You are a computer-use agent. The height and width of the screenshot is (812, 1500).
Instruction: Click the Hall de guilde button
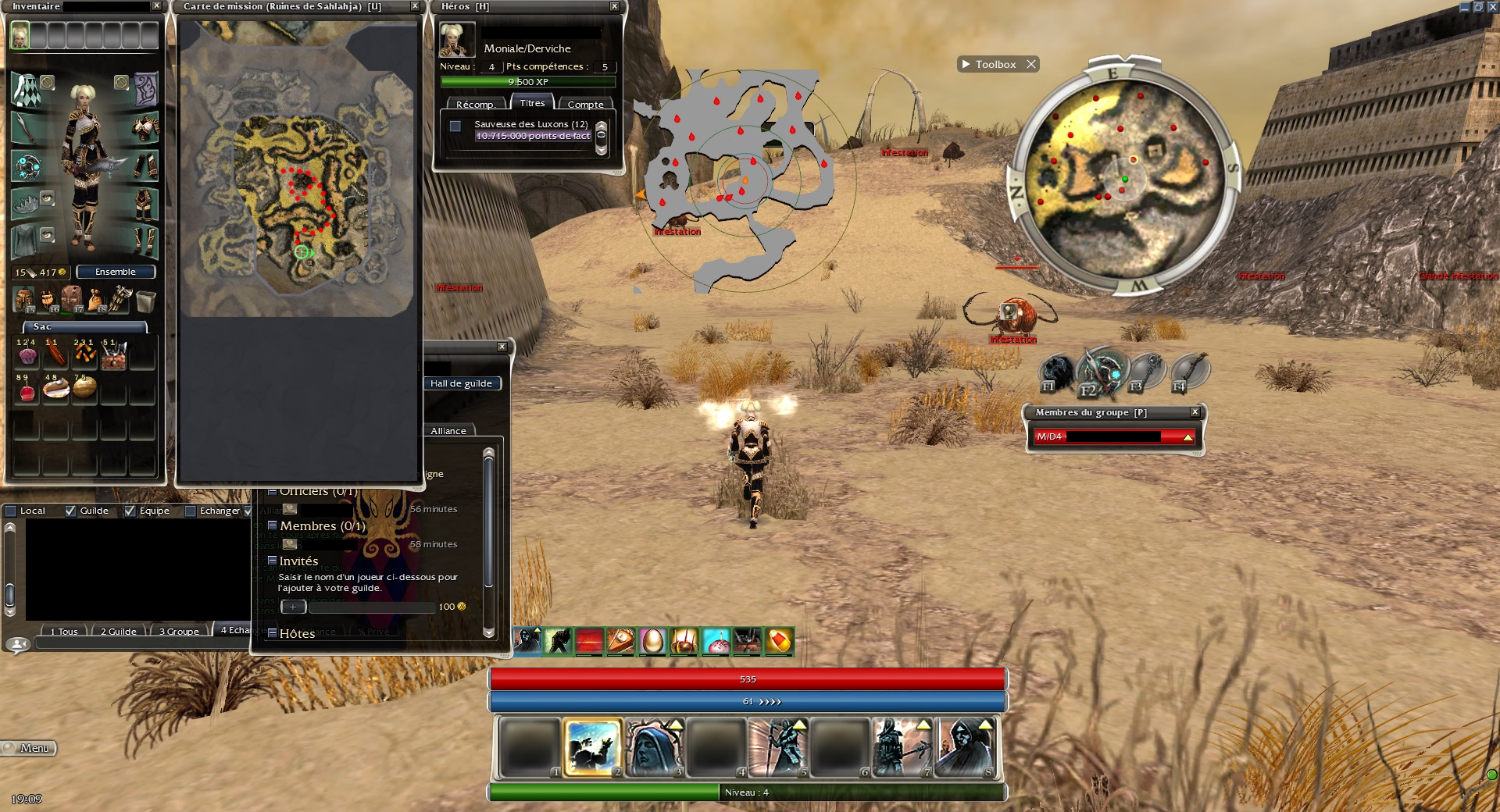[x=461, y=383]
